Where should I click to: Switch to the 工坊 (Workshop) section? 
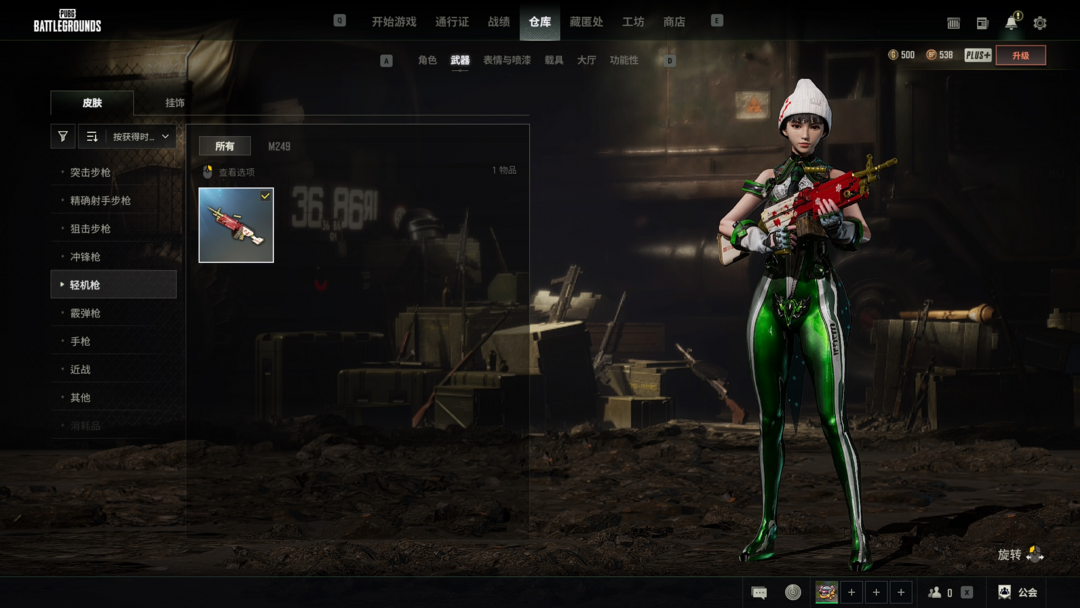(633, 22)
